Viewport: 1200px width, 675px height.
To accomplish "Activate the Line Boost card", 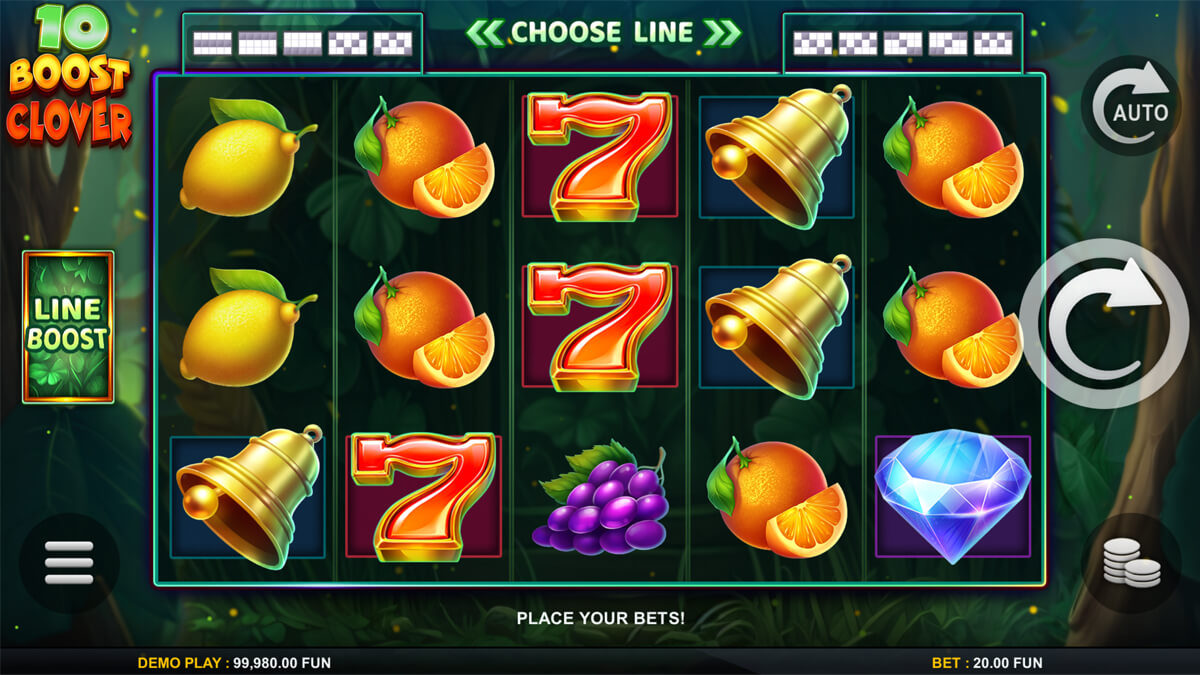I will (68, 327).
